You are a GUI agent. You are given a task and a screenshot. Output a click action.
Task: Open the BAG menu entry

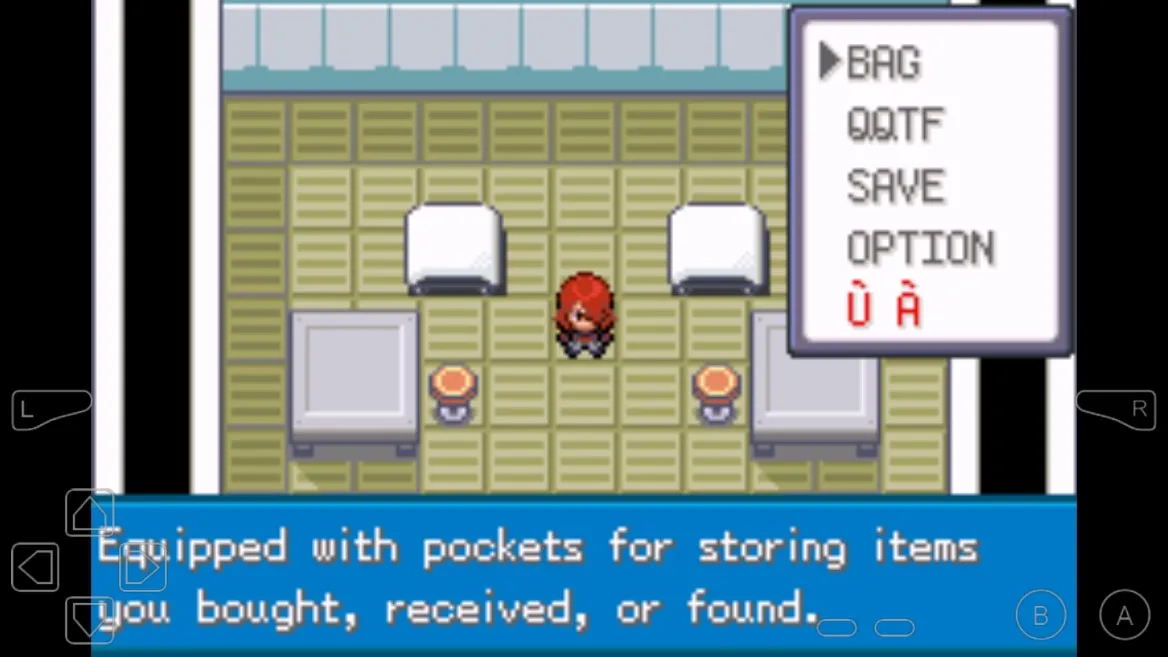tap(883, 63)
